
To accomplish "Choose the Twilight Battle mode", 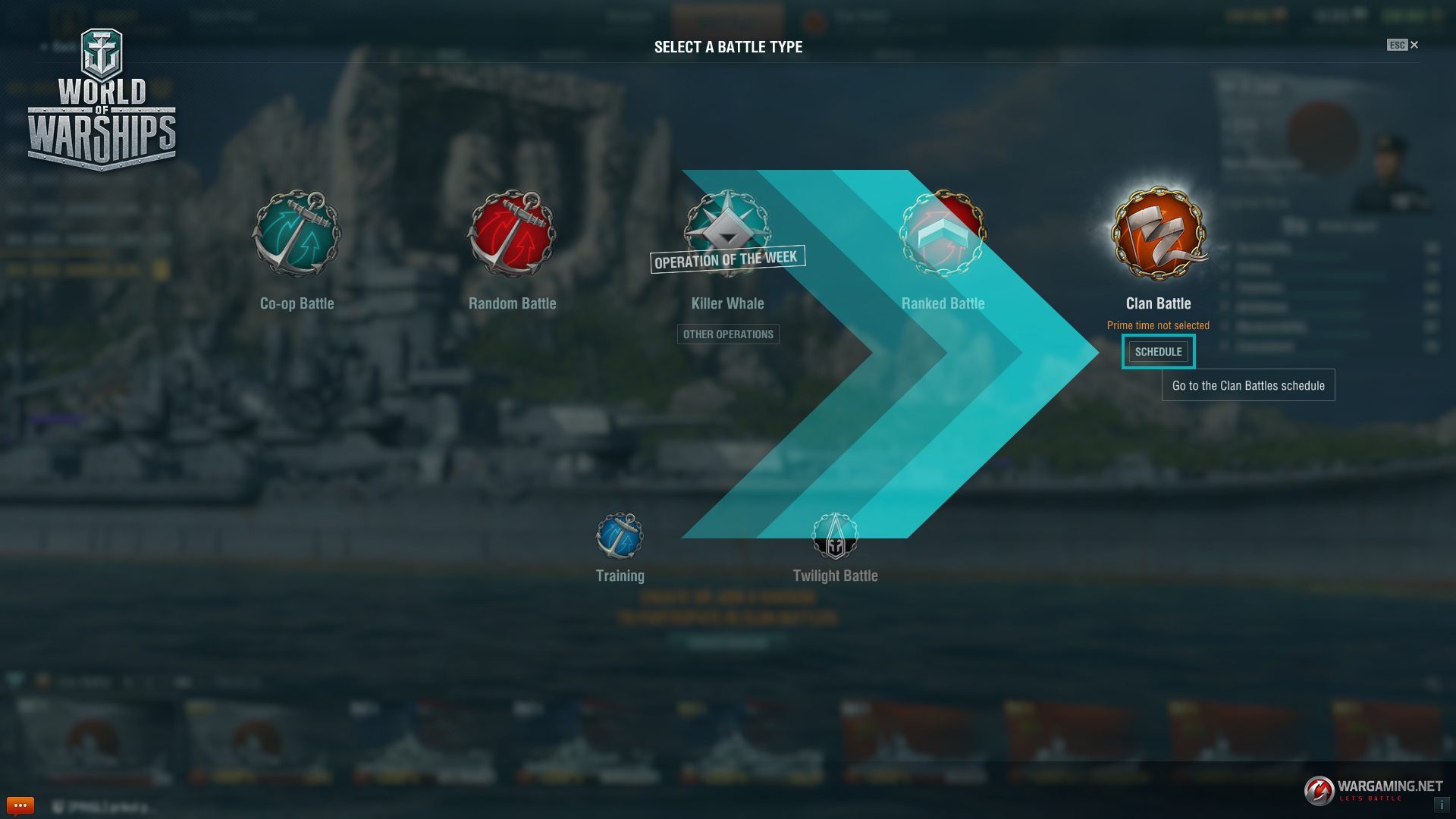I will (835, 537).
